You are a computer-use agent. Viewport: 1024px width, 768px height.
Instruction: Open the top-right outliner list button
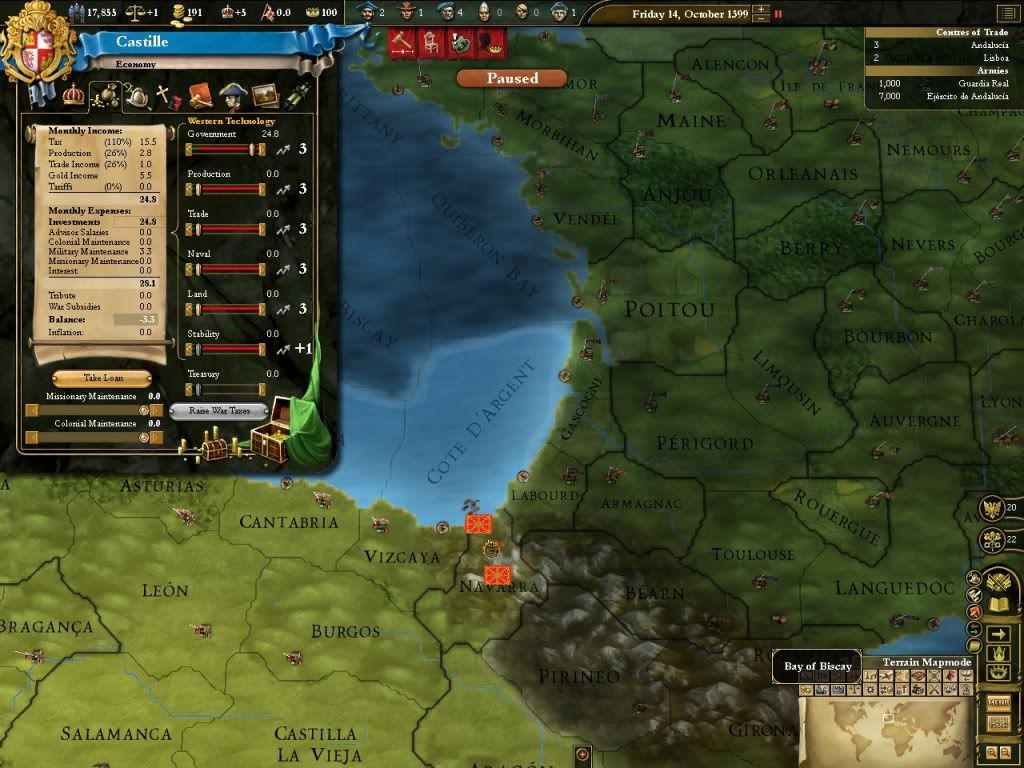coord(1010,14)
